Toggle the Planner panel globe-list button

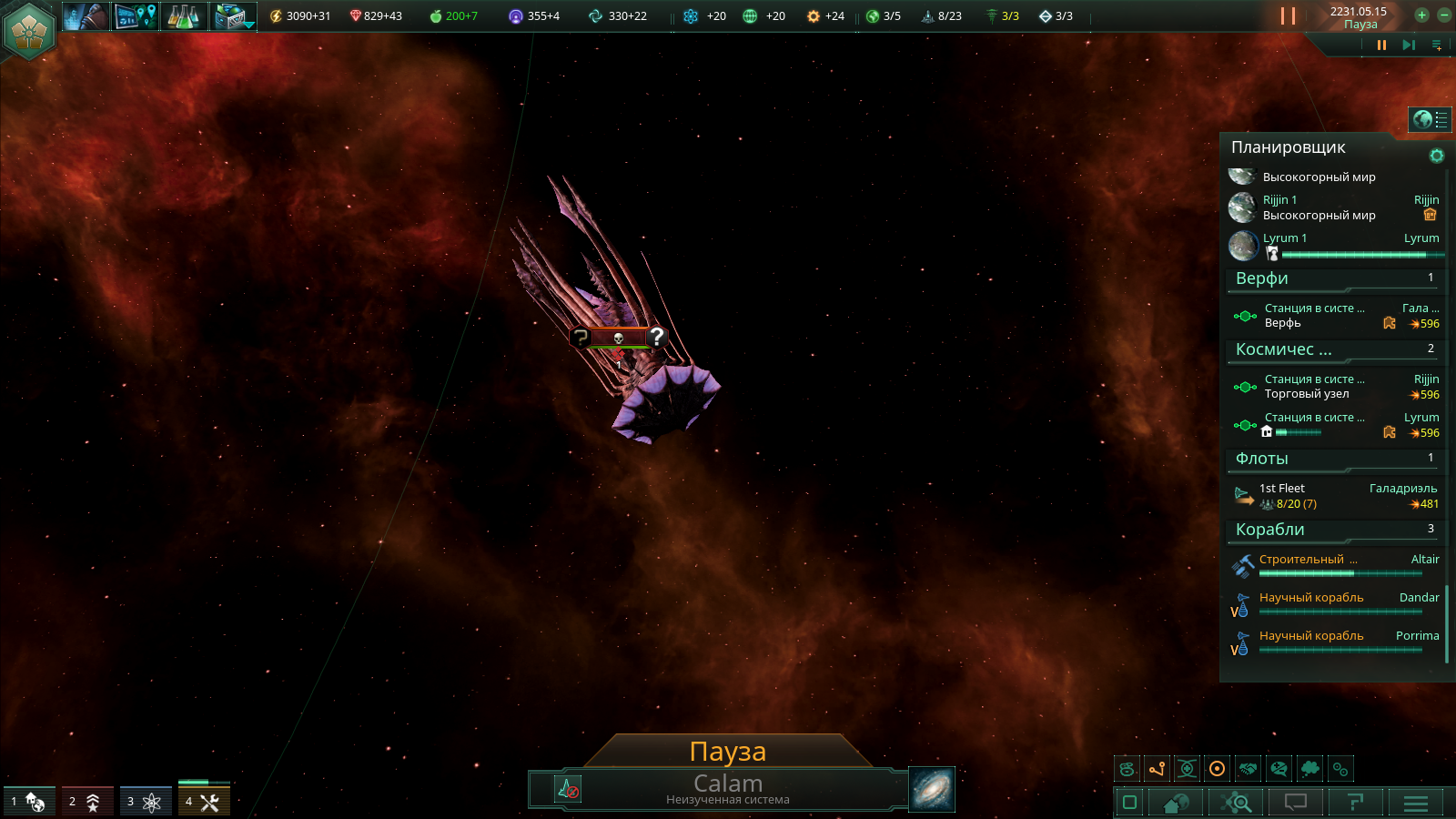[1430, 119]
